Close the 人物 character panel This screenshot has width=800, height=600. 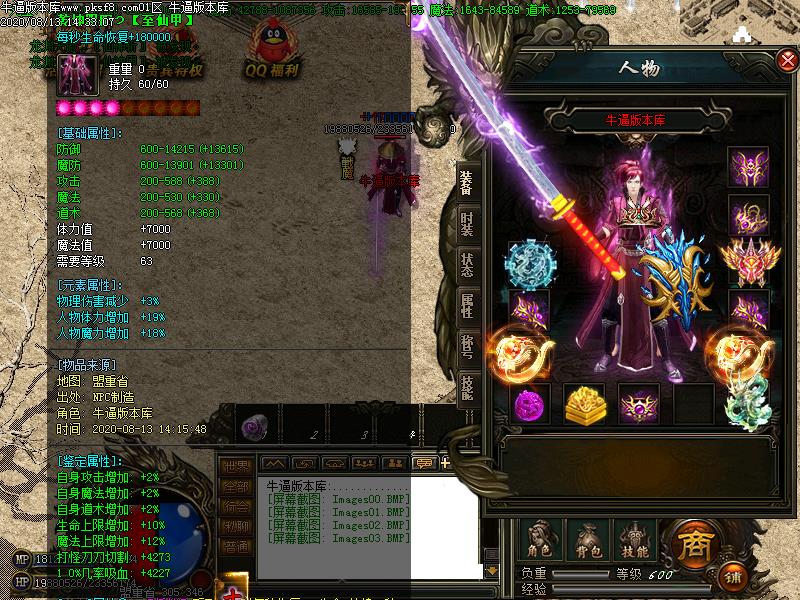click(x=787, y=62)
